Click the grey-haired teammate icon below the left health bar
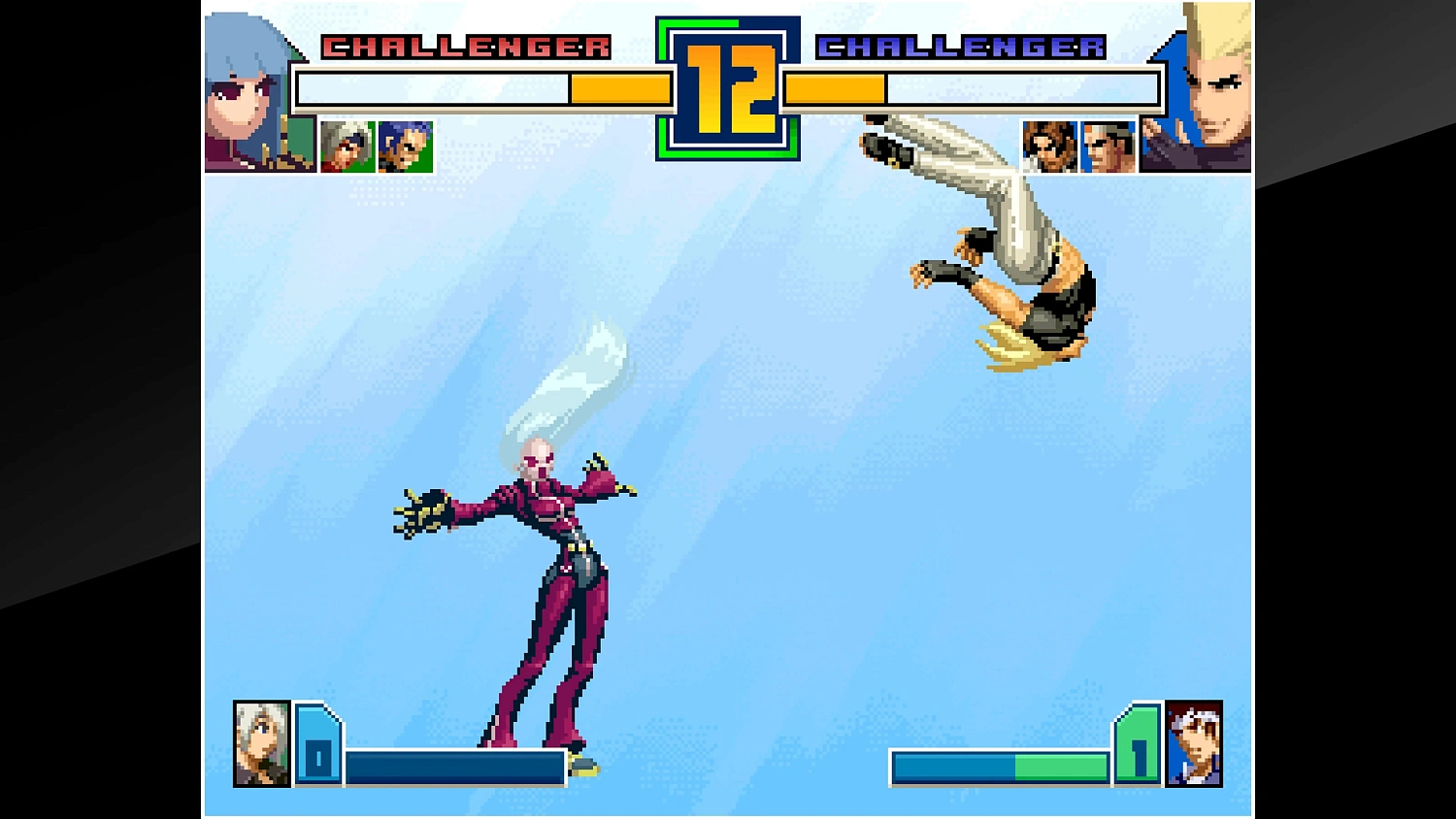This screenshot has width=1456, height=819. click(x=347, y=146)
